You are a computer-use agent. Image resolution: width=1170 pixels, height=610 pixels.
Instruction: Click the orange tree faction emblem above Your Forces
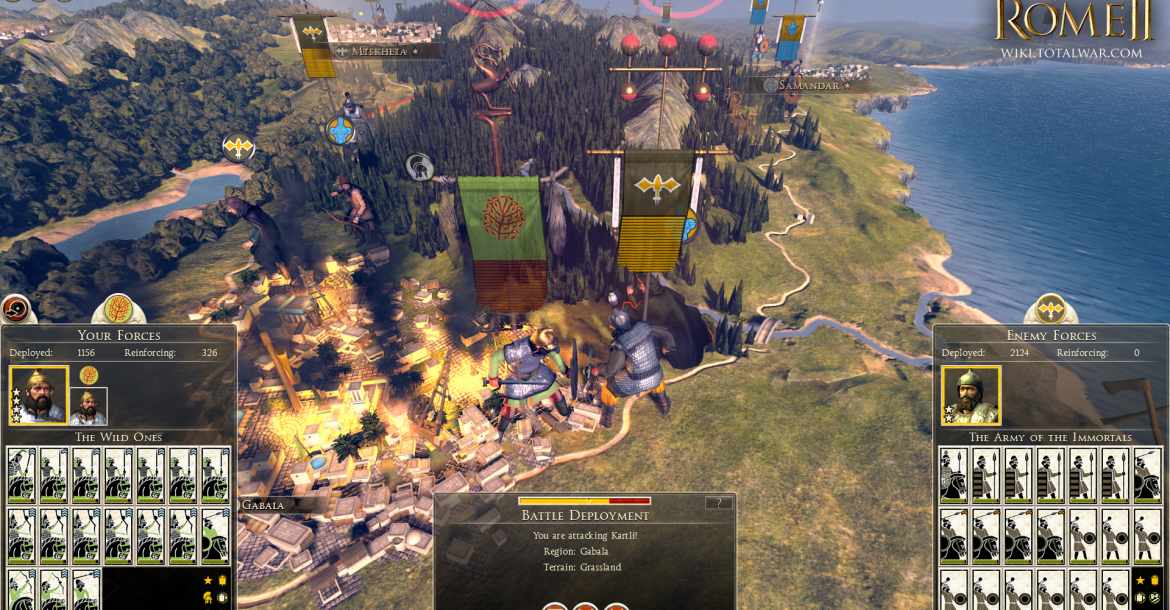click(x=118, y=308)
